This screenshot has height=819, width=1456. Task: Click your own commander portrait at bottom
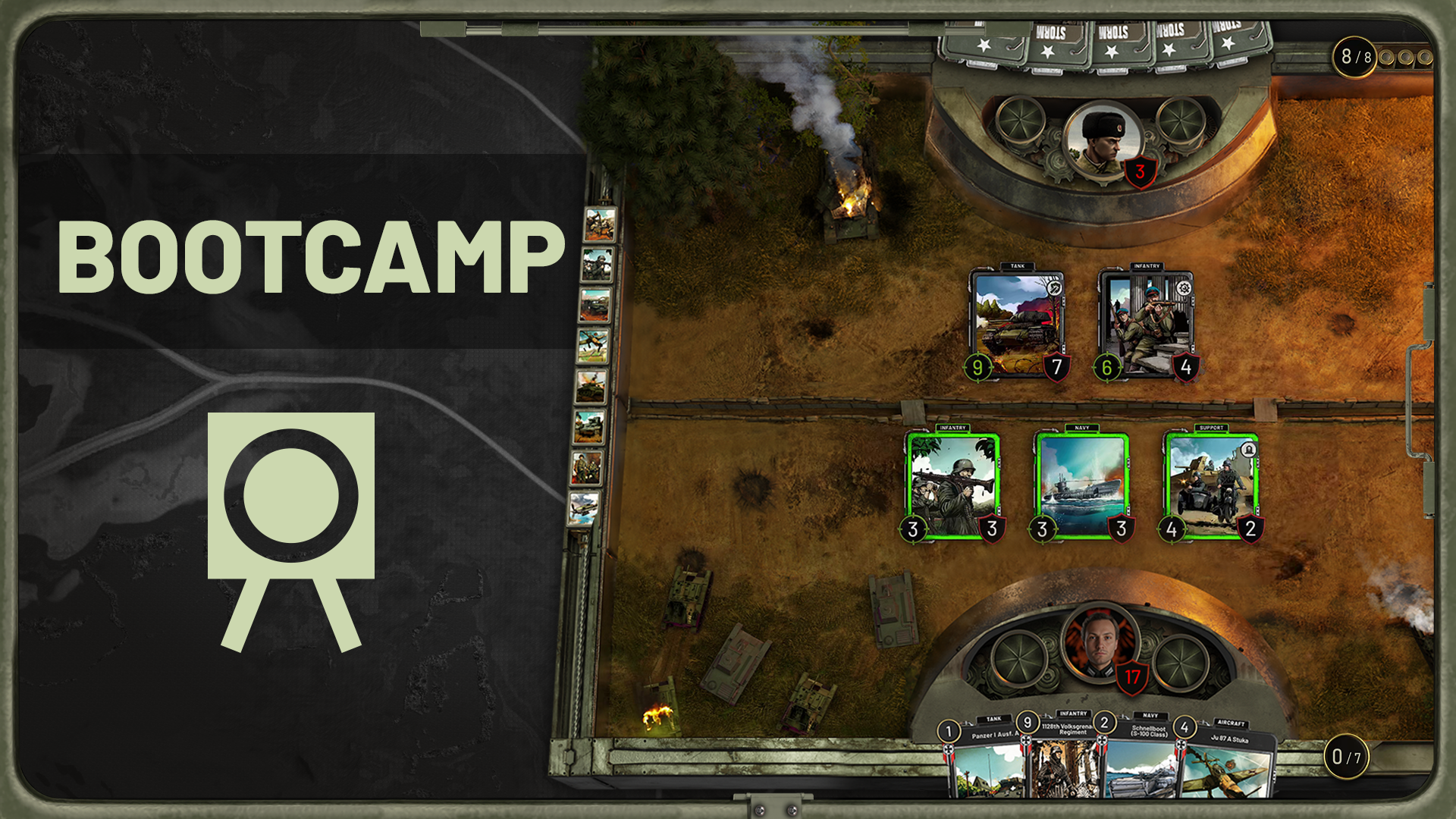point(1100,643)
